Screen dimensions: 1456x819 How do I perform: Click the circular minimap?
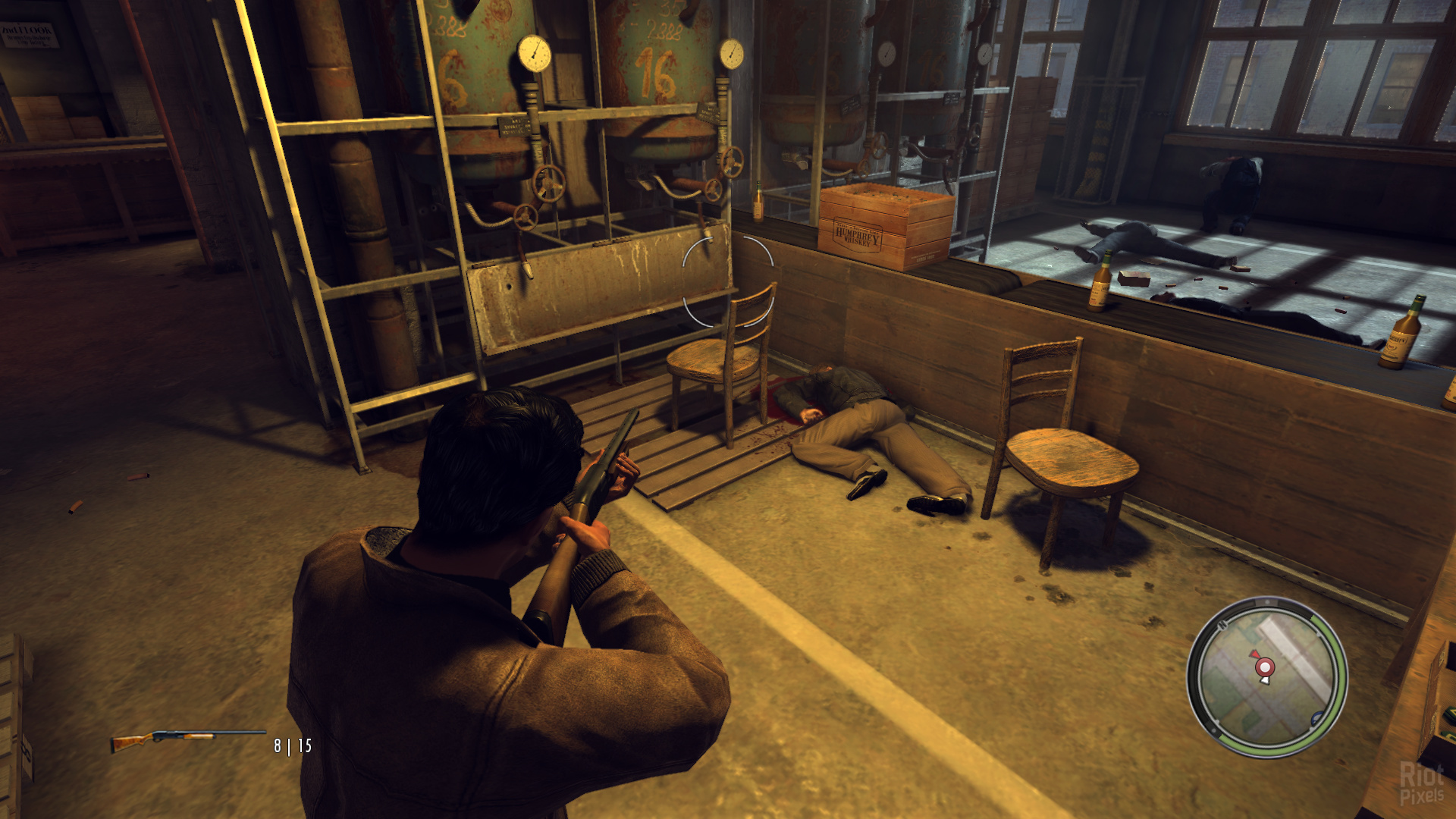pyautogui.click(x=1266, y=677)
